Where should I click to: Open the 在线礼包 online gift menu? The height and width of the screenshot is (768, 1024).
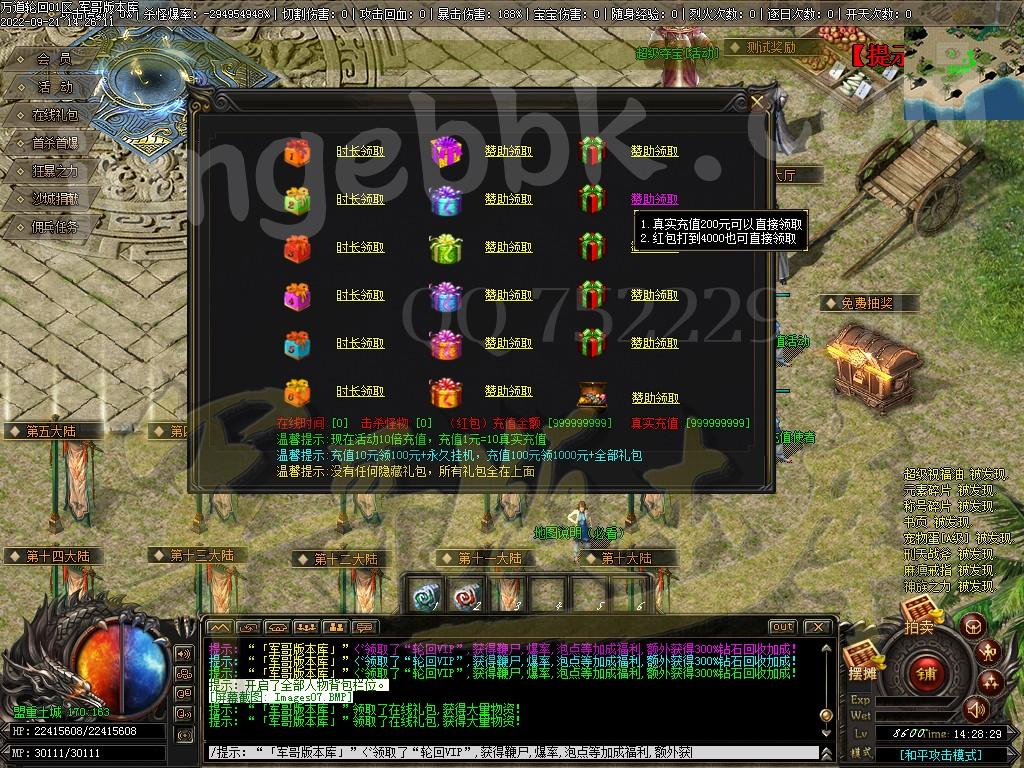click(x=55, y=115)
